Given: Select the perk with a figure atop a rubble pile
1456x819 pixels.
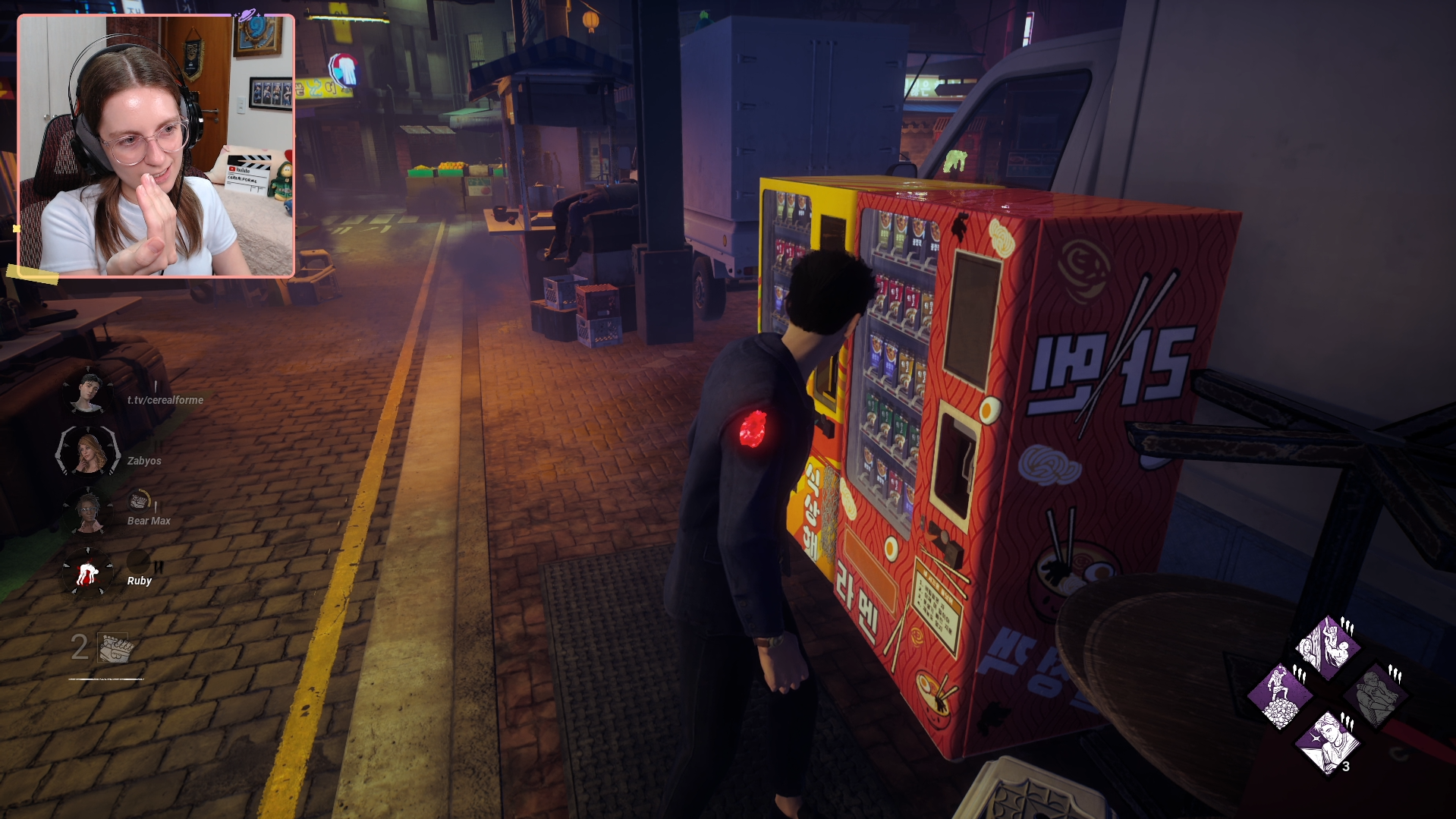Looking at the screenshot, I should (x=1281, y=695).
